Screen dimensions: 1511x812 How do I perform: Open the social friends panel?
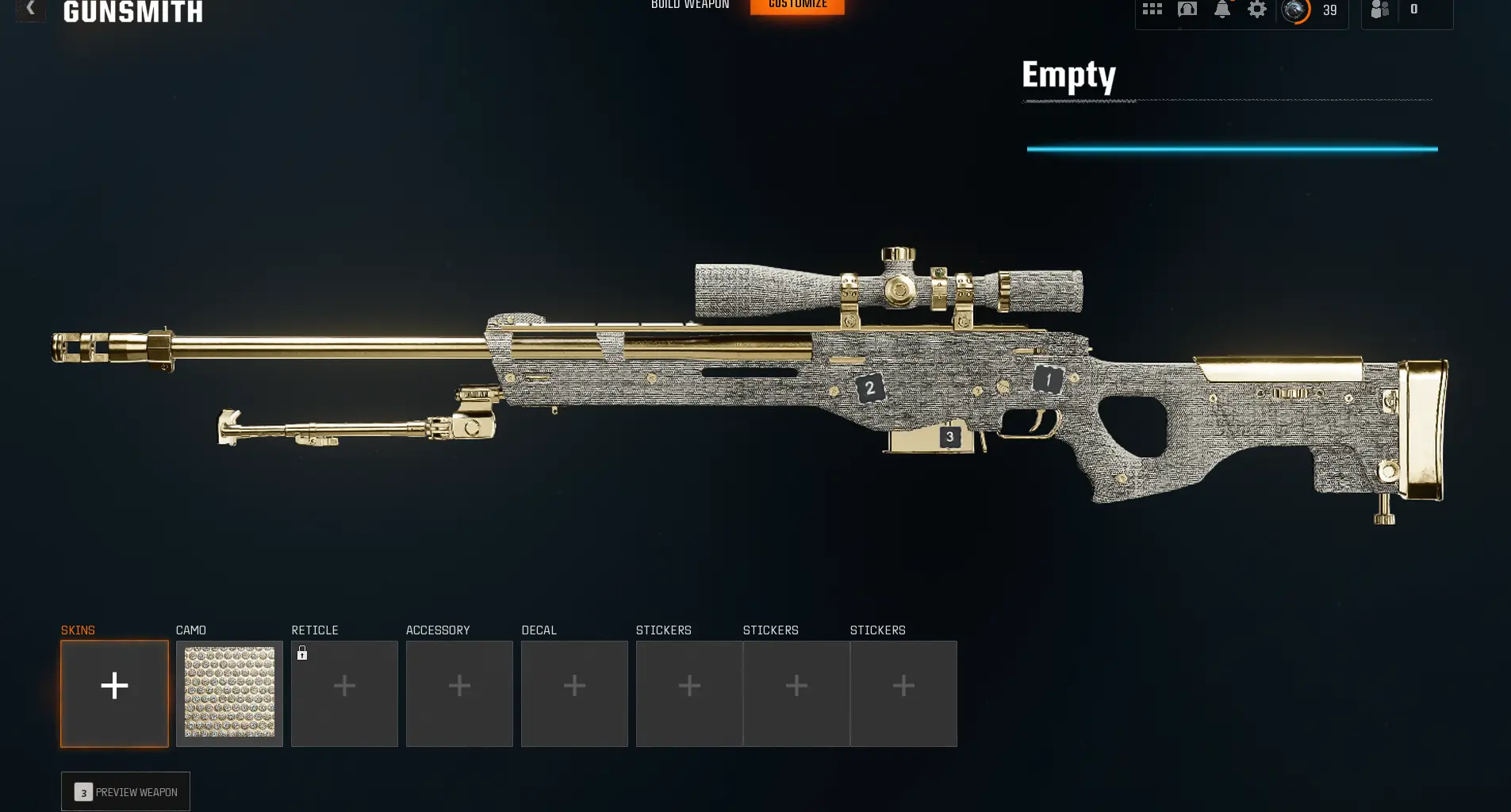coord(1379,10)
